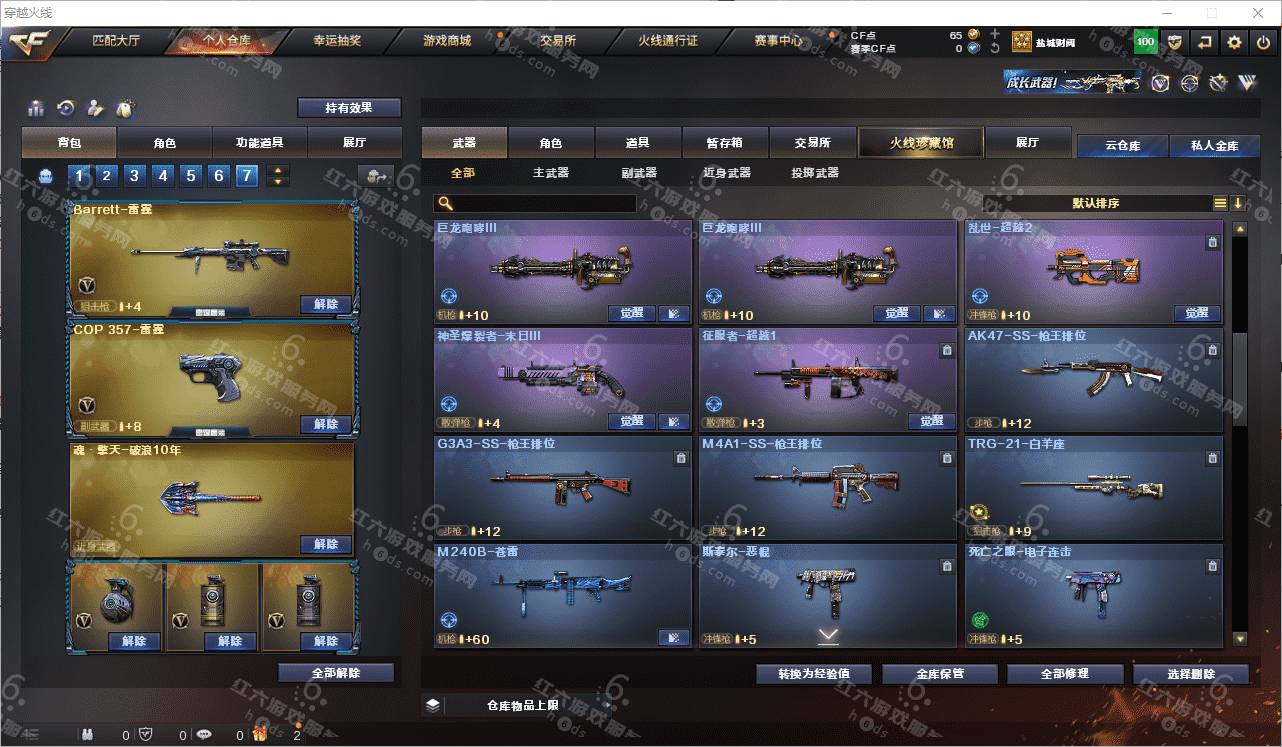This screenshot has height=747, width=1282.
Task: Switch to the 云仓库 cloud storage
Action: 1122,146
